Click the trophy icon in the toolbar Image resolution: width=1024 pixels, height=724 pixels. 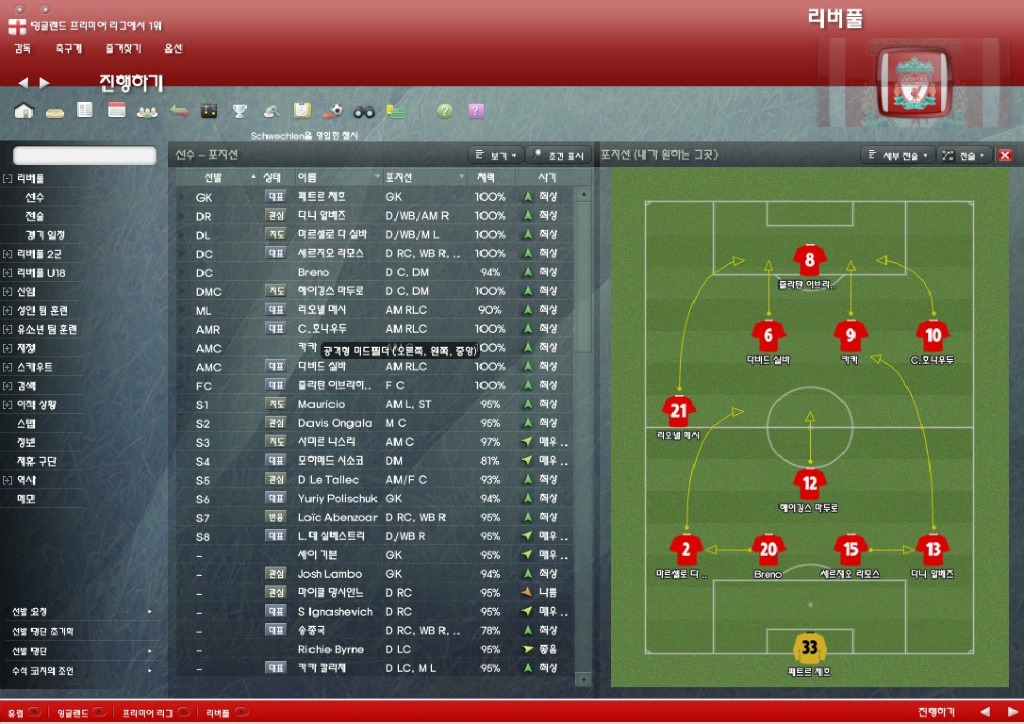(240, 111)
